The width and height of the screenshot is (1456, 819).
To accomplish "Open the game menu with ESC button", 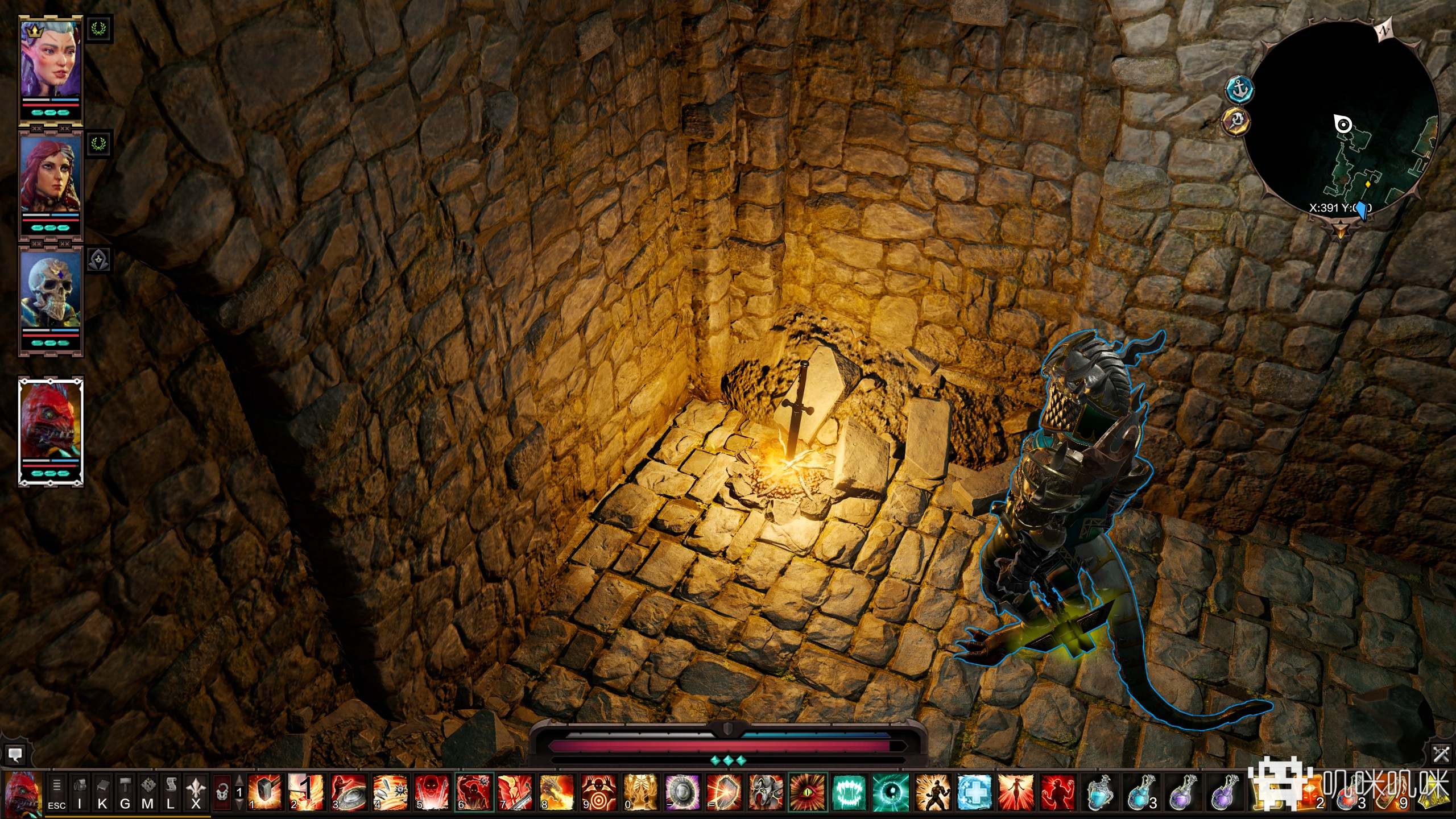I will click(56, 792).
